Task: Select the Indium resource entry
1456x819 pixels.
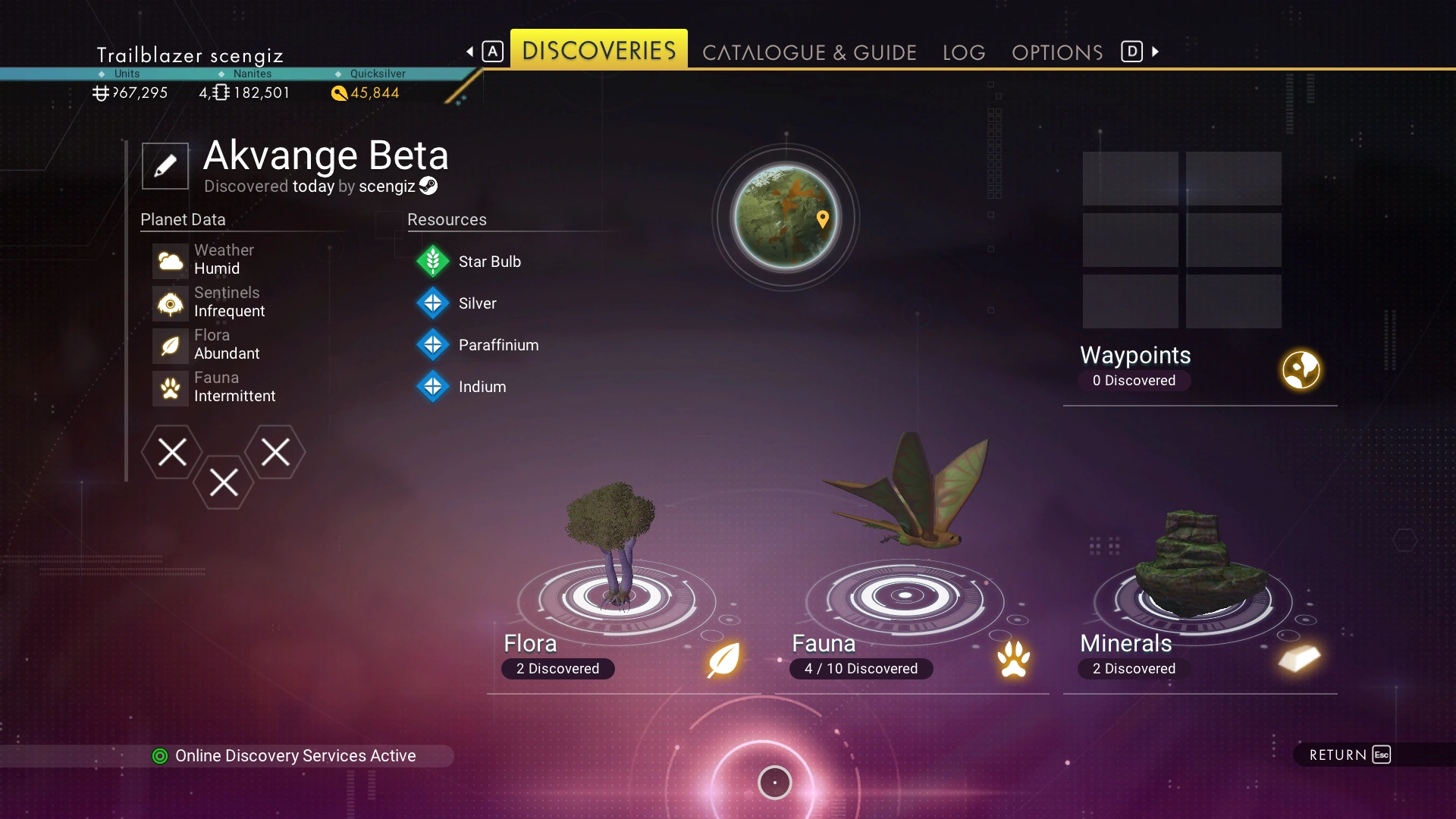Action: (x=482, y=387)
